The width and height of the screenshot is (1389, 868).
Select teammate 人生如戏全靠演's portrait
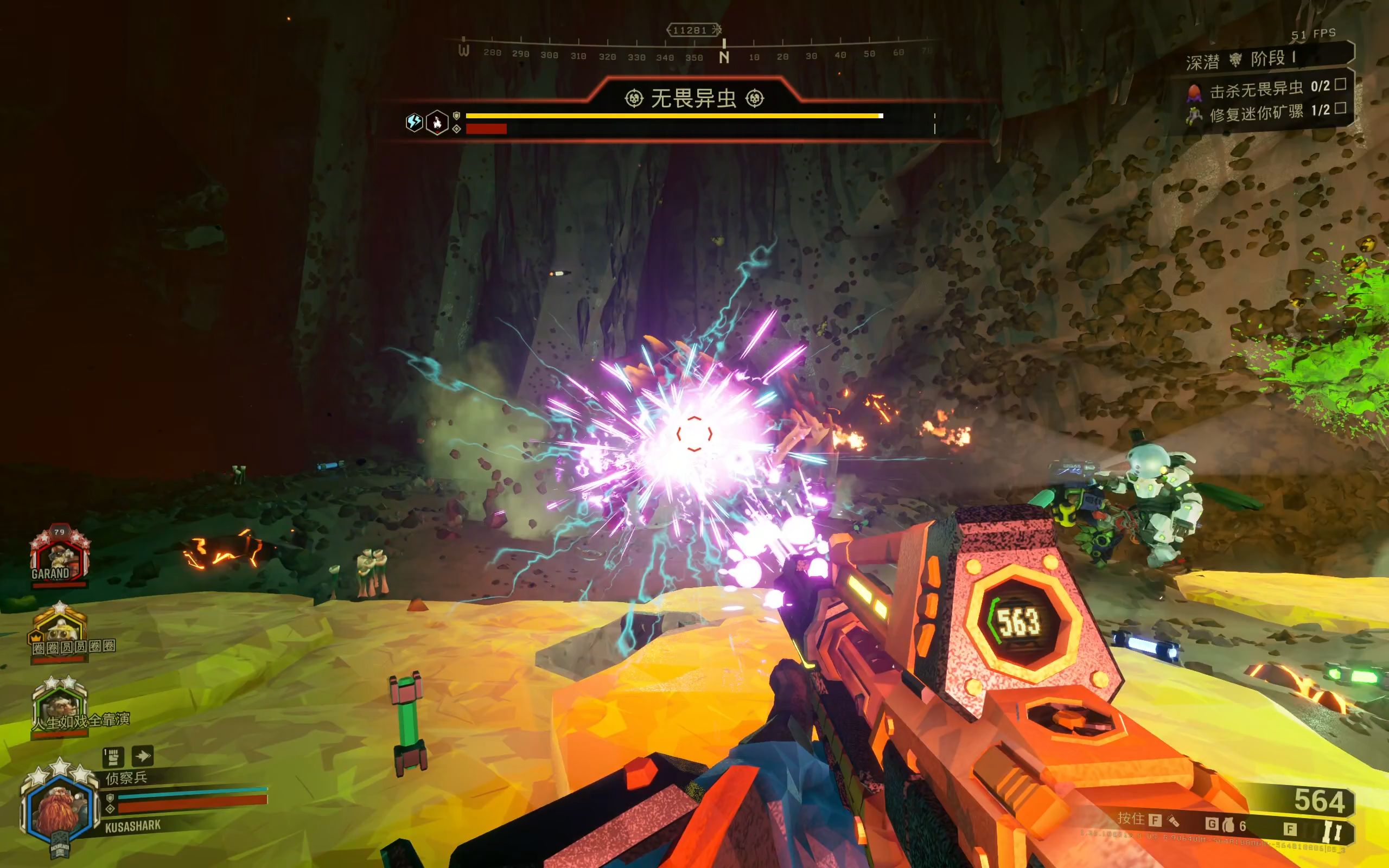[60, 704]
